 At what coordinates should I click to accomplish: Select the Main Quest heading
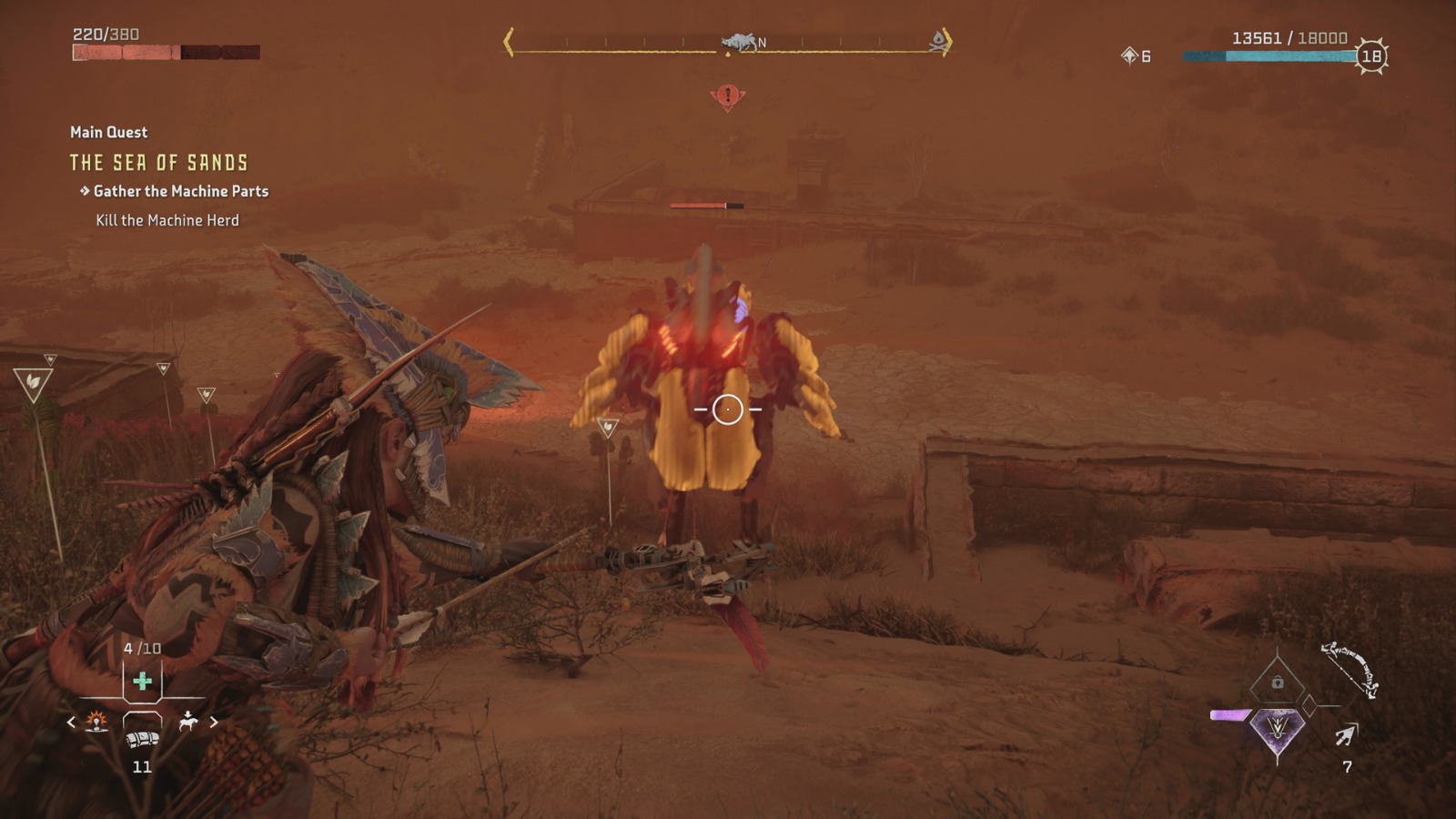pyautogui.click(x=106, y=132)
